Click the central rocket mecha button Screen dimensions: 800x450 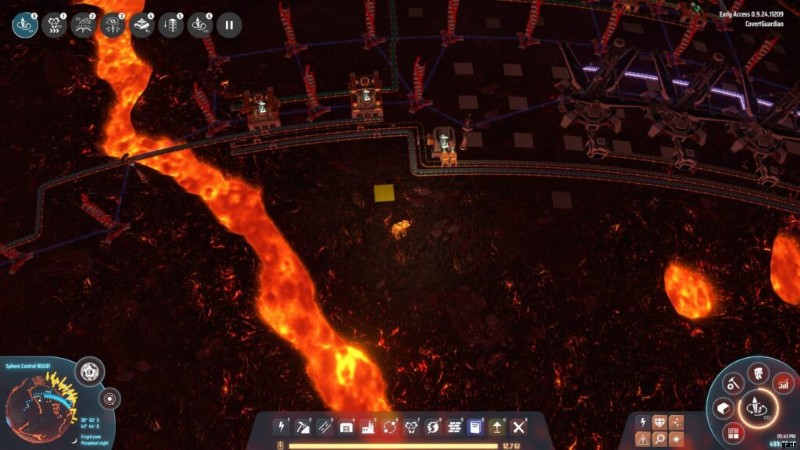[758, 408]
